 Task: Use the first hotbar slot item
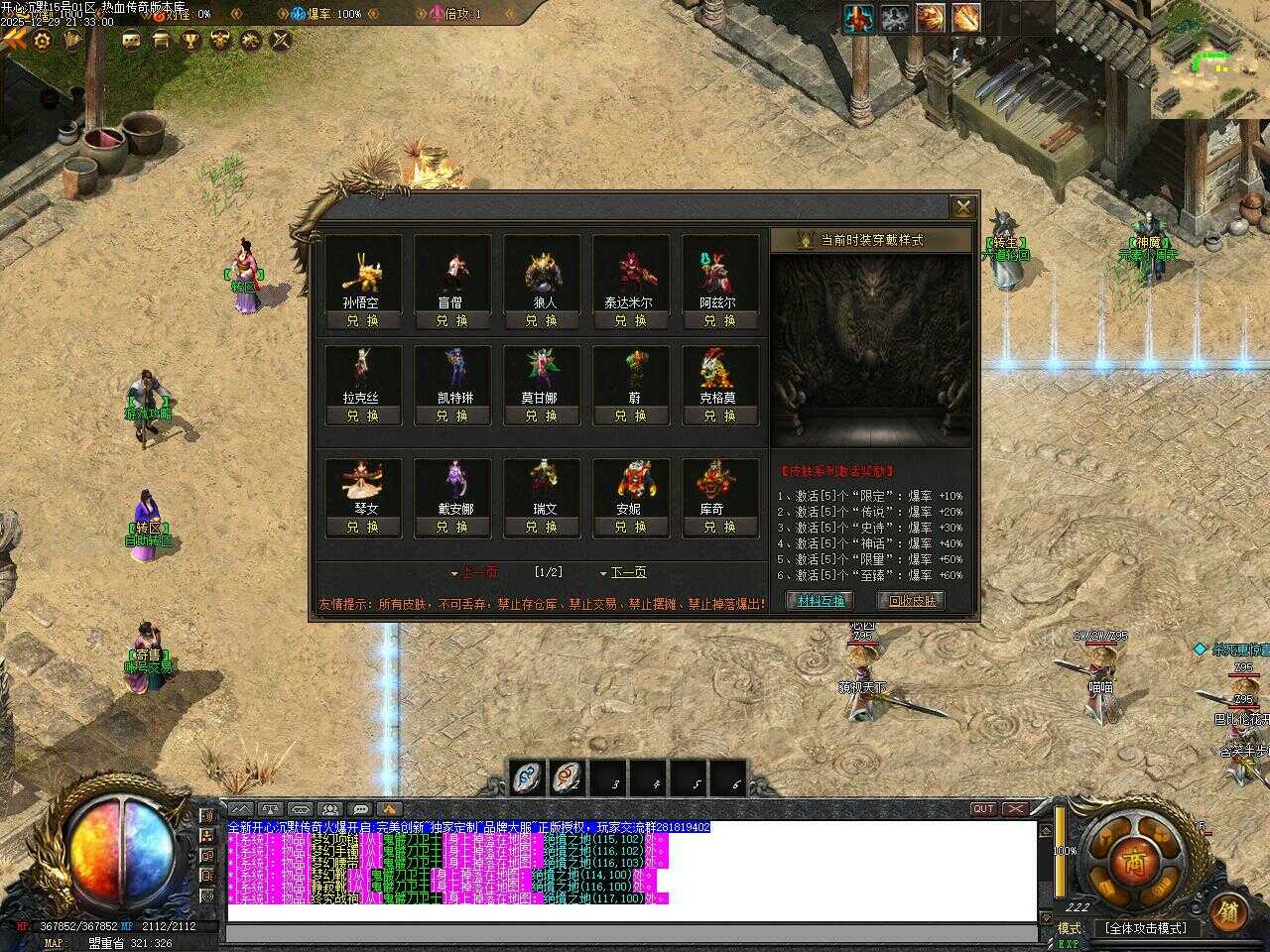[x=528, y=779]
